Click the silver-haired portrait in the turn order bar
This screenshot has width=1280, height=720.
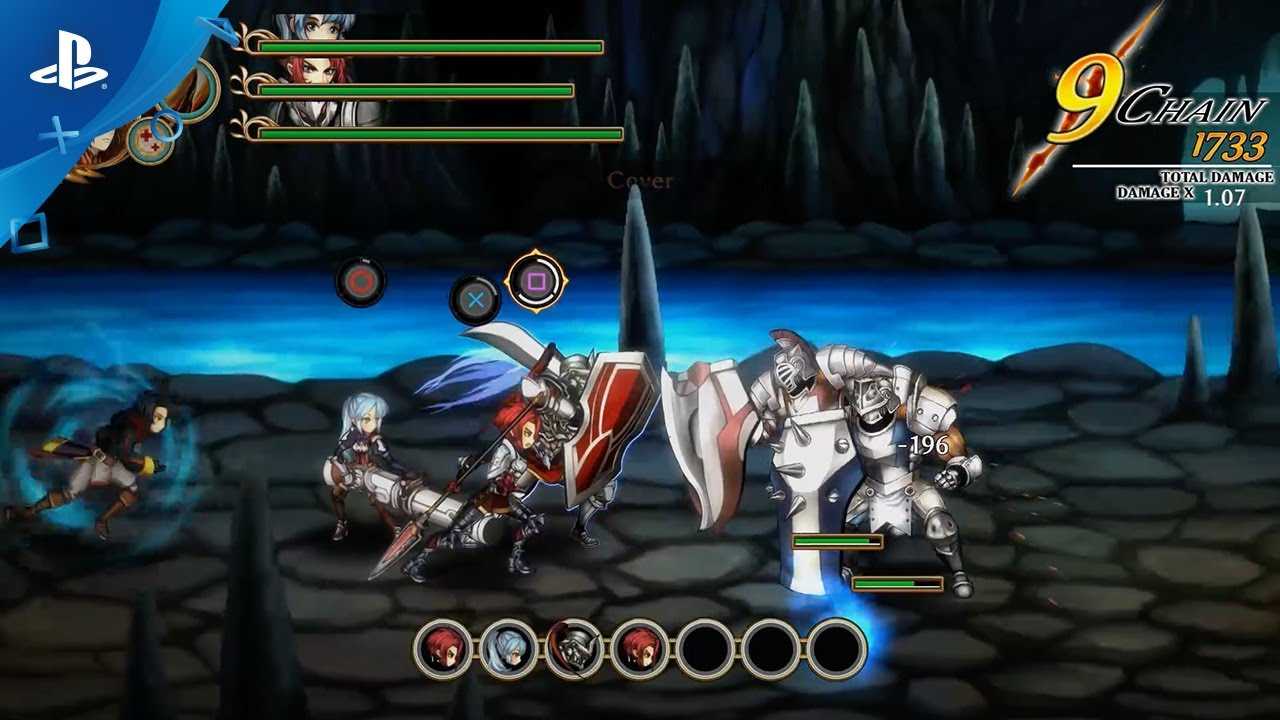[x=509, y=648]
